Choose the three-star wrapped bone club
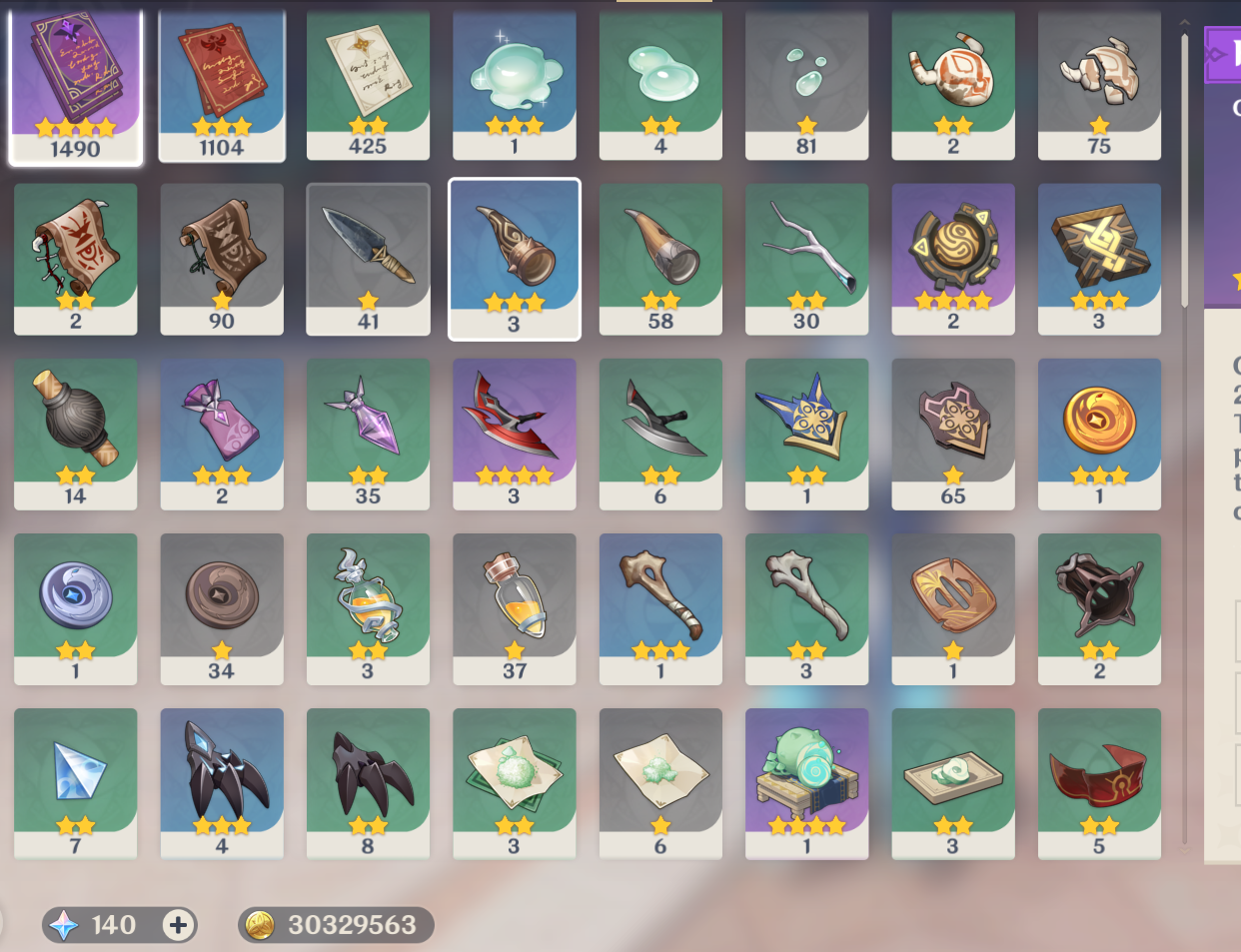Viewport: 1241px width, 952px height. pos(660,607)
